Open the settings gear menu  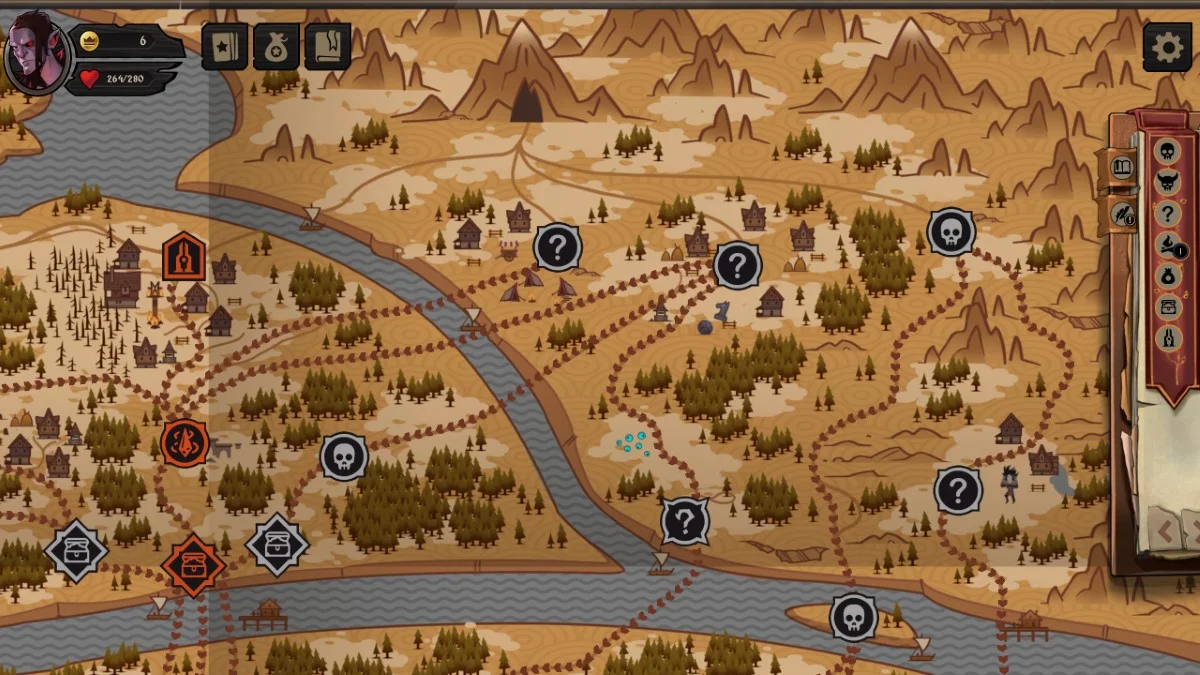pos(1167,47)
